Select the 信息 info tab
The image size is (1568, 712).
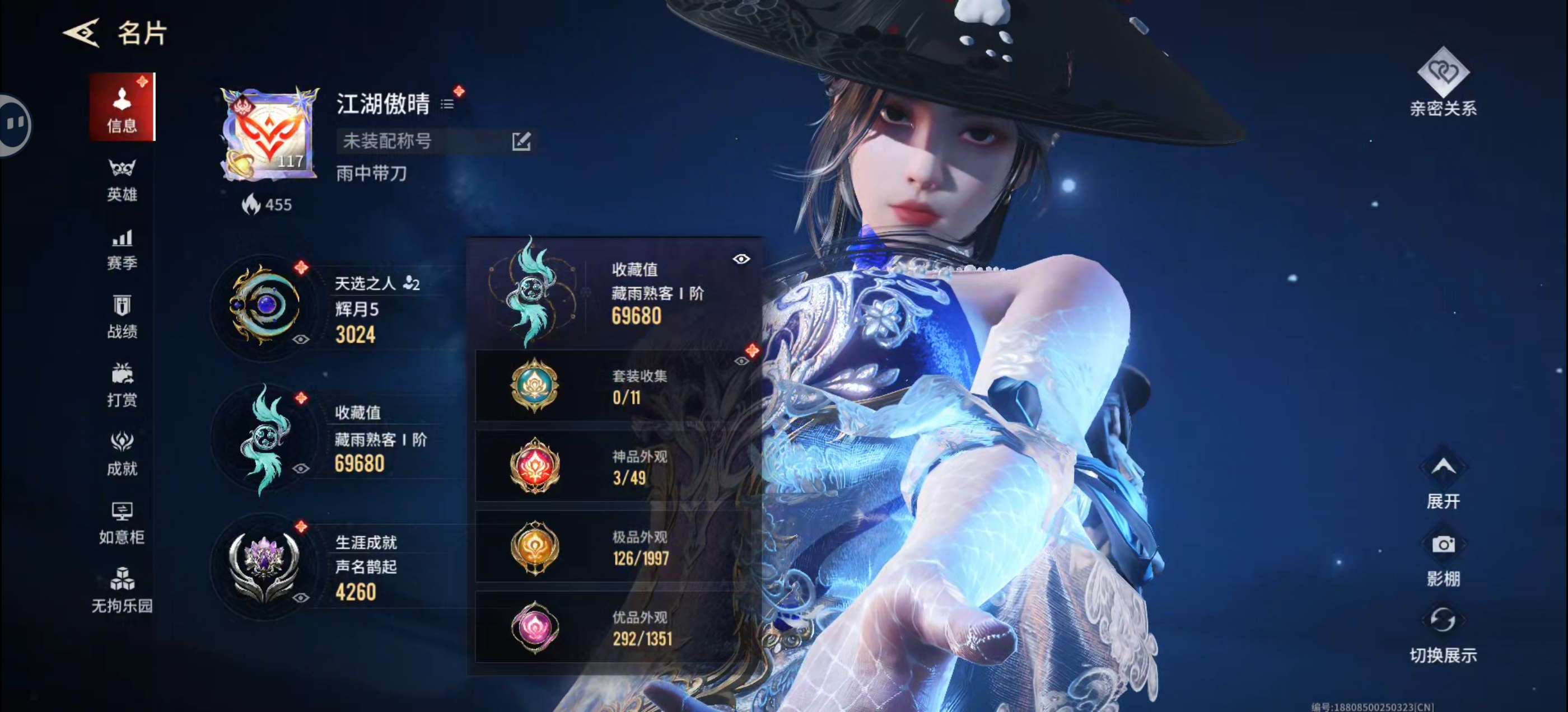tap(122, 107)
